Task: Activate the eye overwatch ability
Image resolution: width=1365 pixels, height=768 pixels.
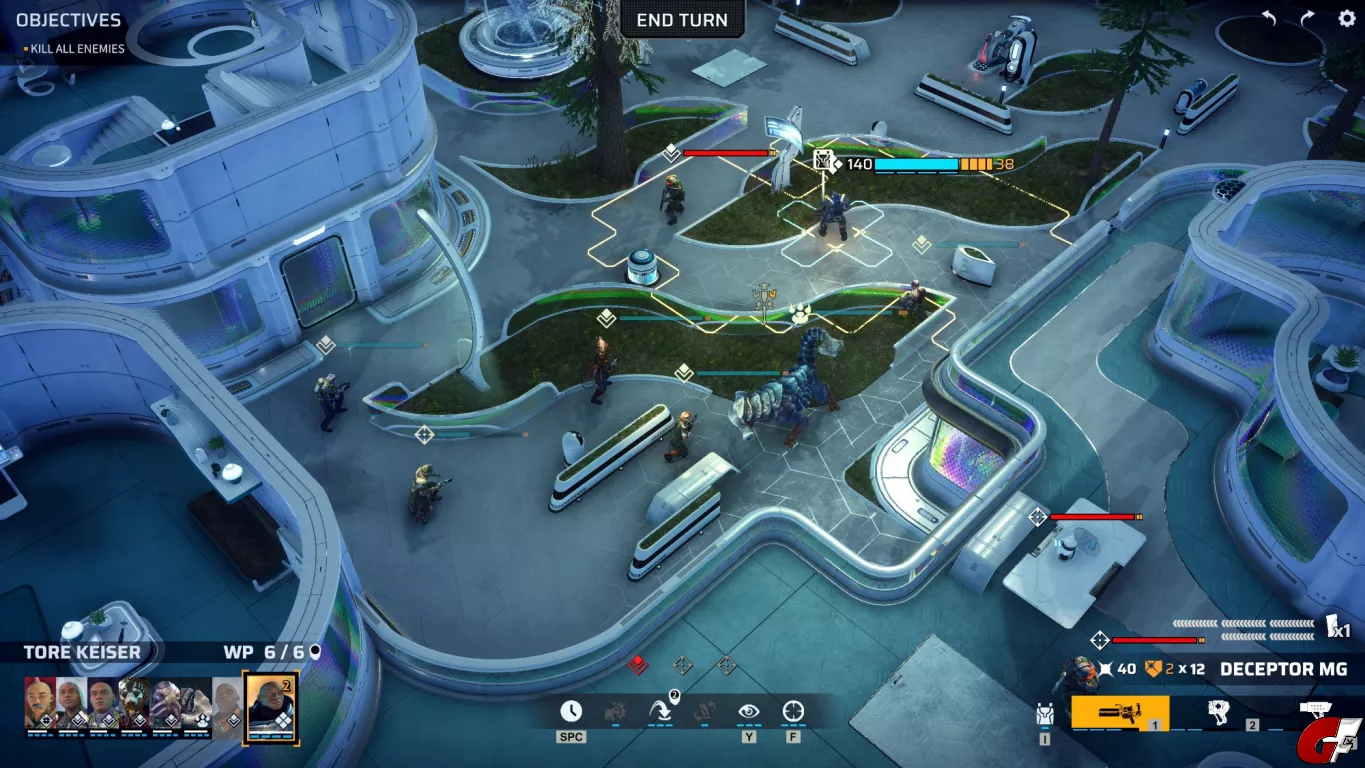Action: pos(748,711)
